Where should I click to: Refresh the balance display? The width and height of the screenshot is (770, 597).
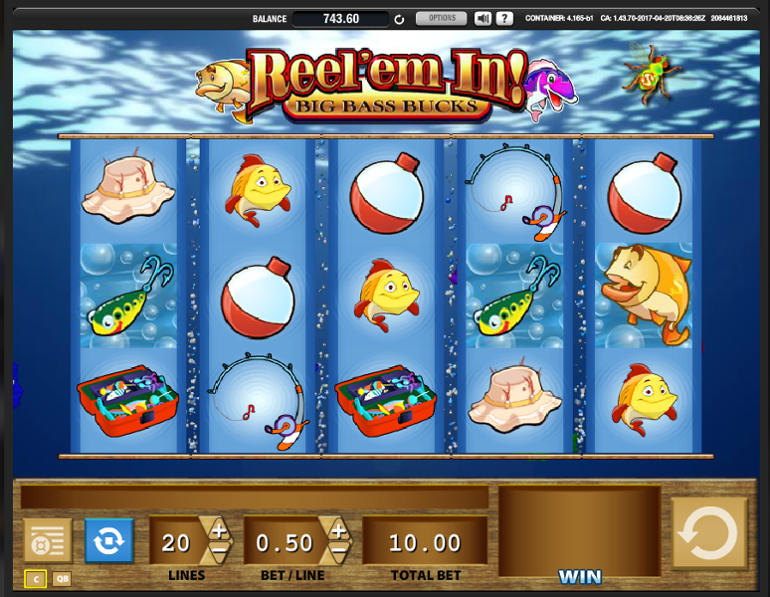click(x=399, y=19)
